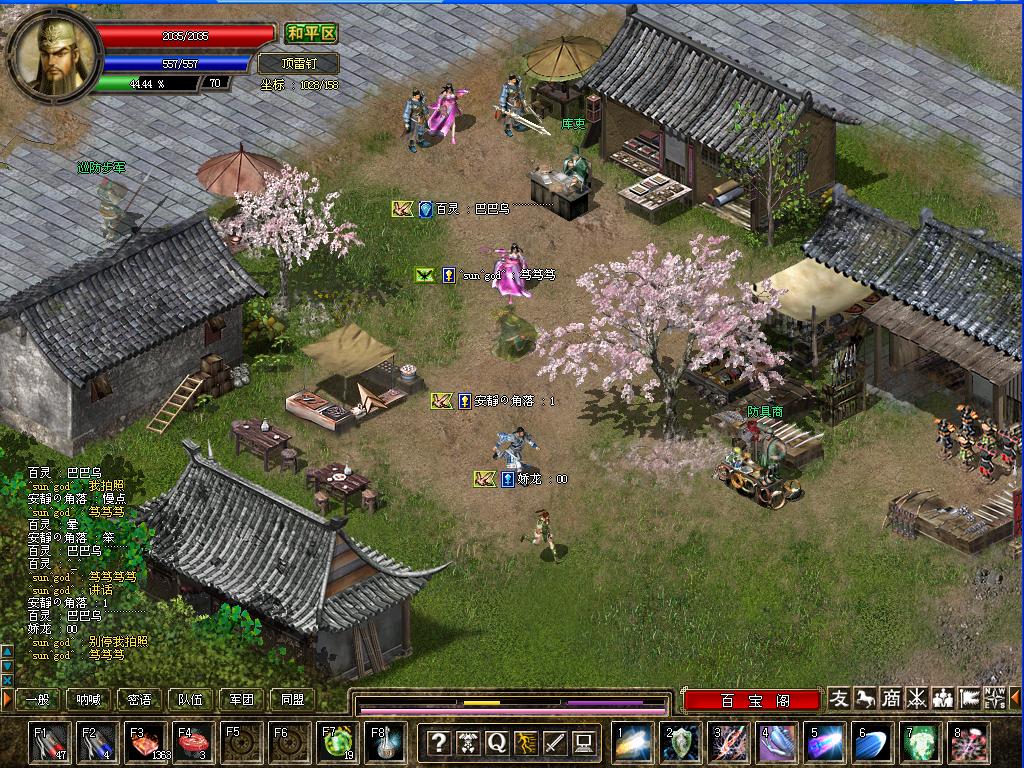Image resolution: width=1024 pixels, height=768 pixels.
Task: Choose the 军团 legion channel
Action: click(x=242, y=700)
